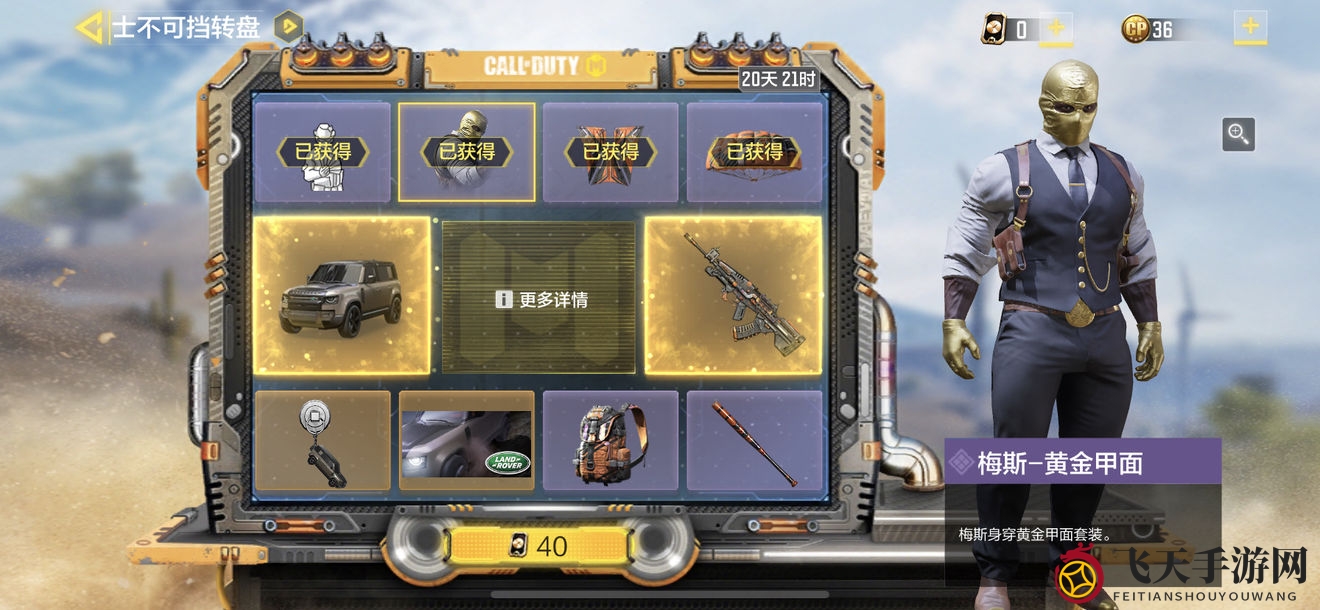Select the obtained gold mask character tile
Screen dimensions: 1320x610
[466, 152]
